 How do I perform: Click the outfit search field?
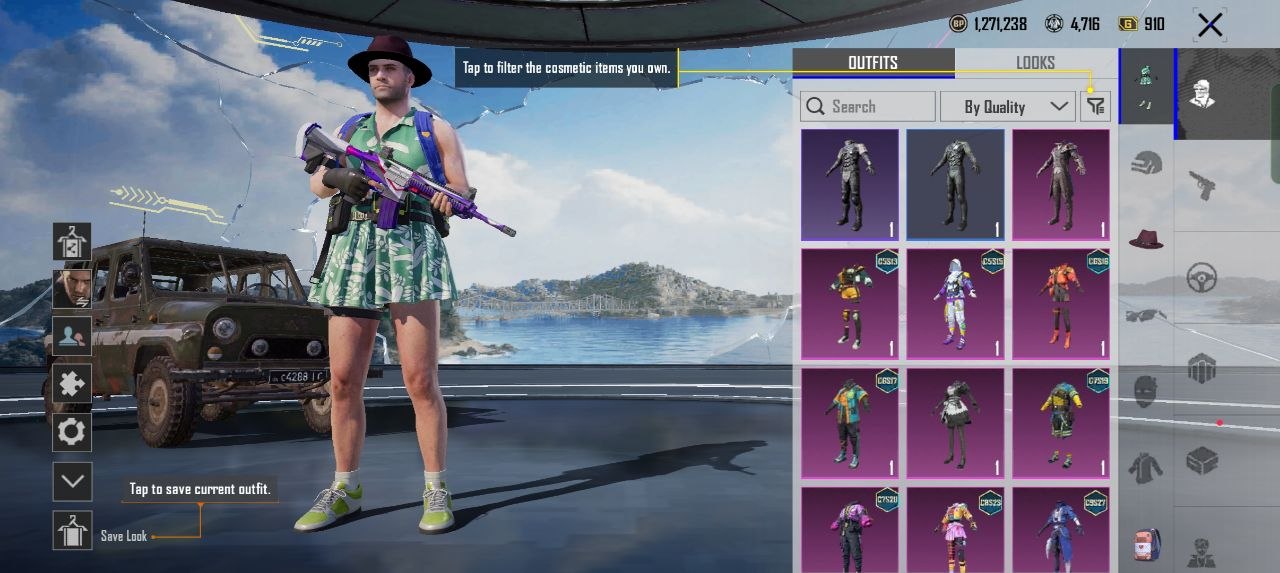pos(868,107)
